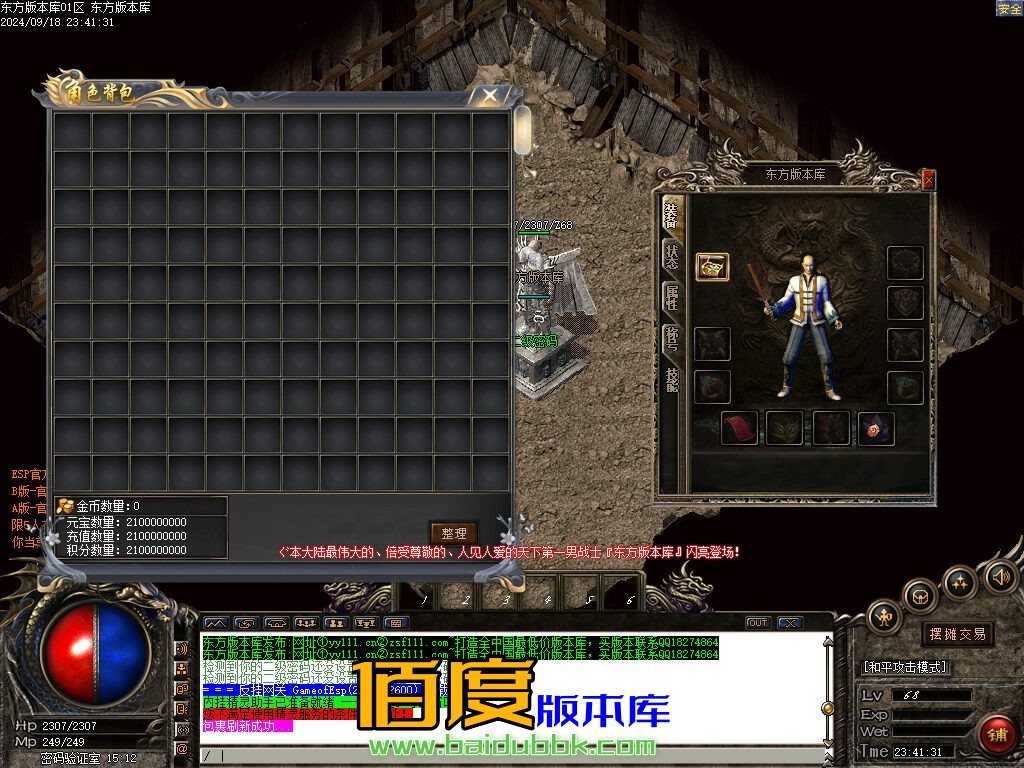The height and width of the screenshot is (768, 1024).
Task: Choose the red gem charm slot
Action: click(876, 428)
